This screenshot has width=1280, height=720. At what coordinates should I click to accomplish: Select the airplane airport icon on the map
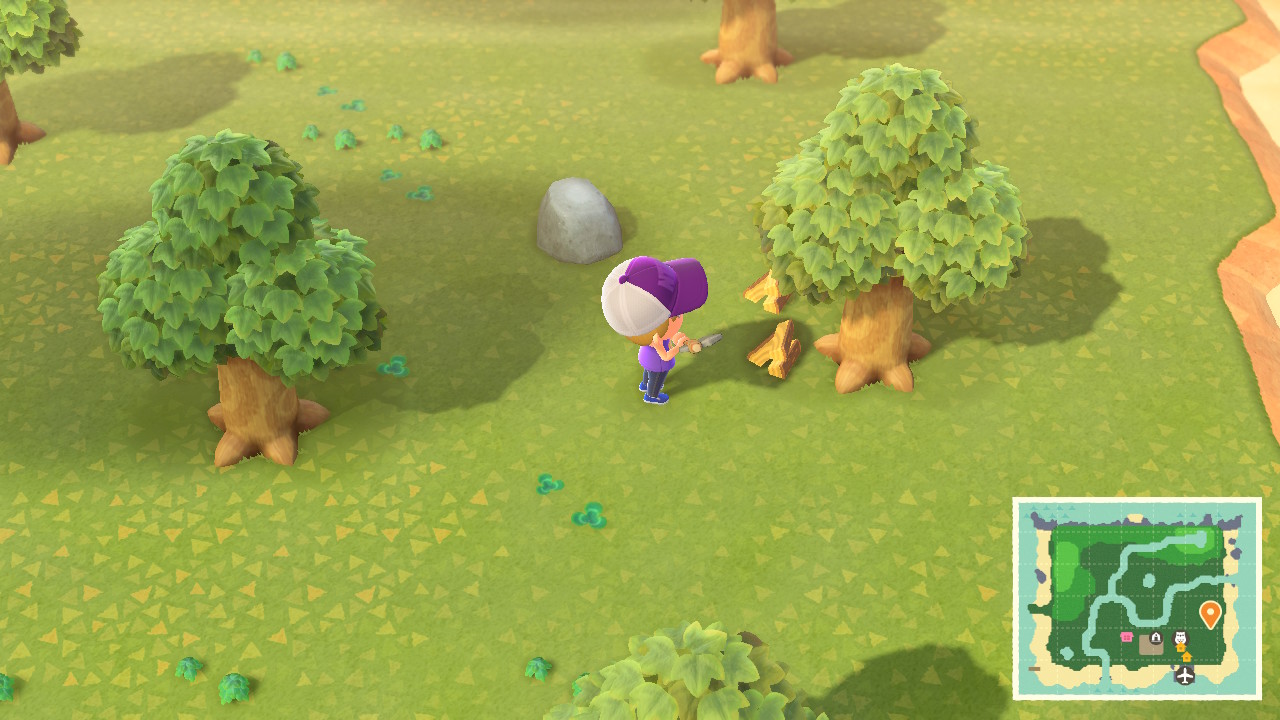[1184, 675]
